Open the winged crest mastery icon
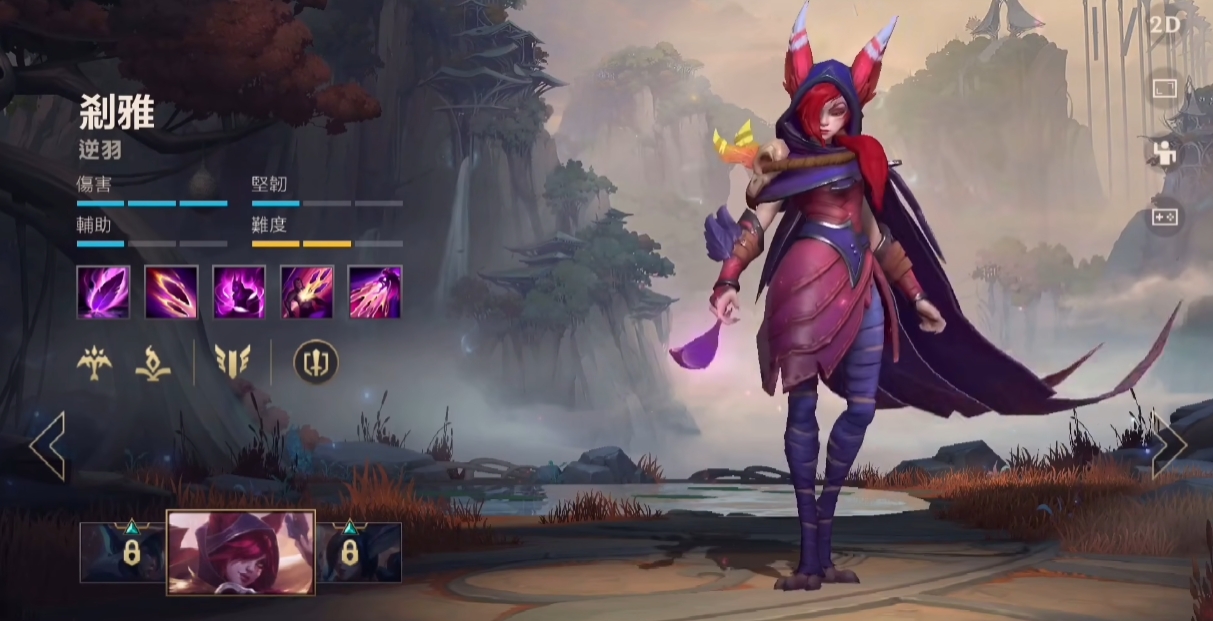The height and width of the screenshot is (621, 1213). point(232,362)
